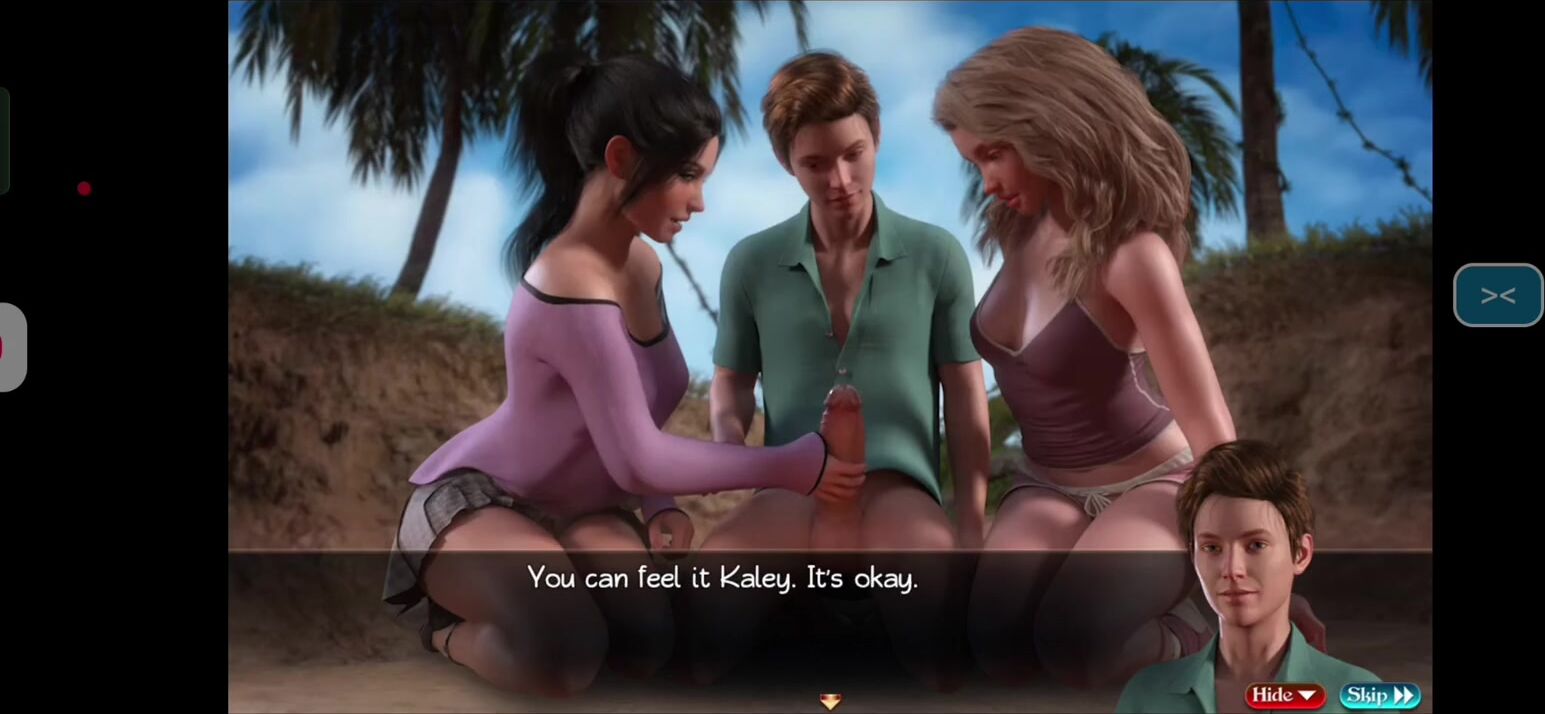Tap the "><" overlay button
Viewport: 1545px width, 714px height.
click(1497, 295)
